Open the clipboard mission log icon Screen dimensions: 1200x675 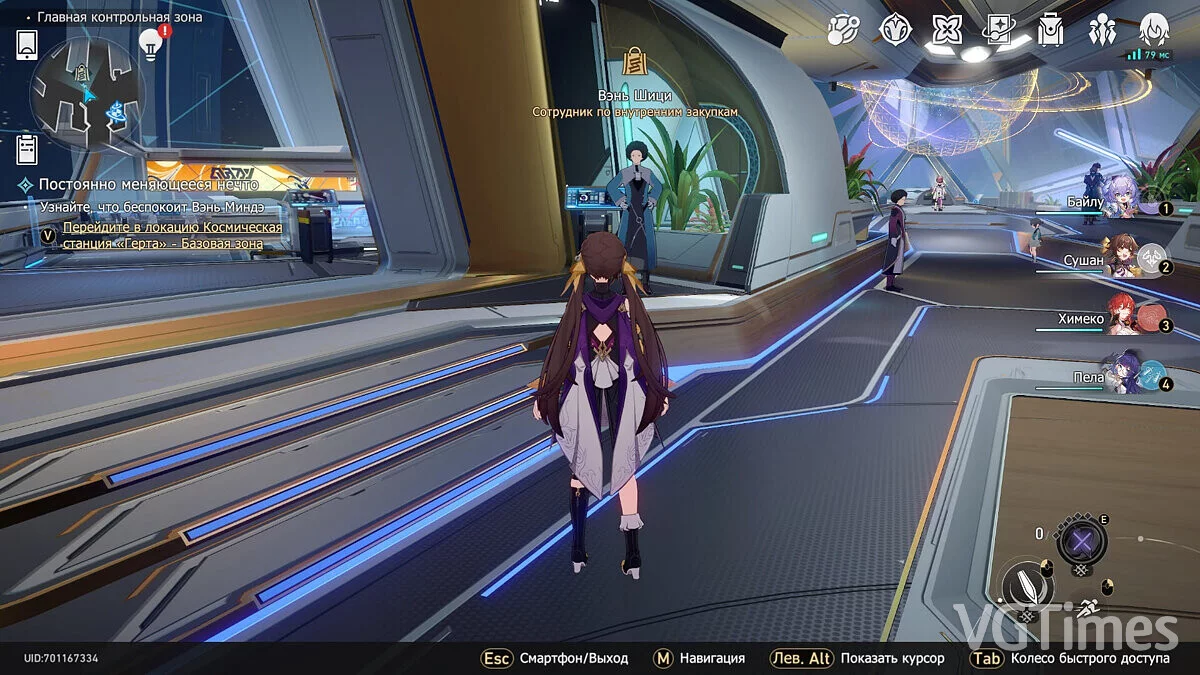point(27,149)
